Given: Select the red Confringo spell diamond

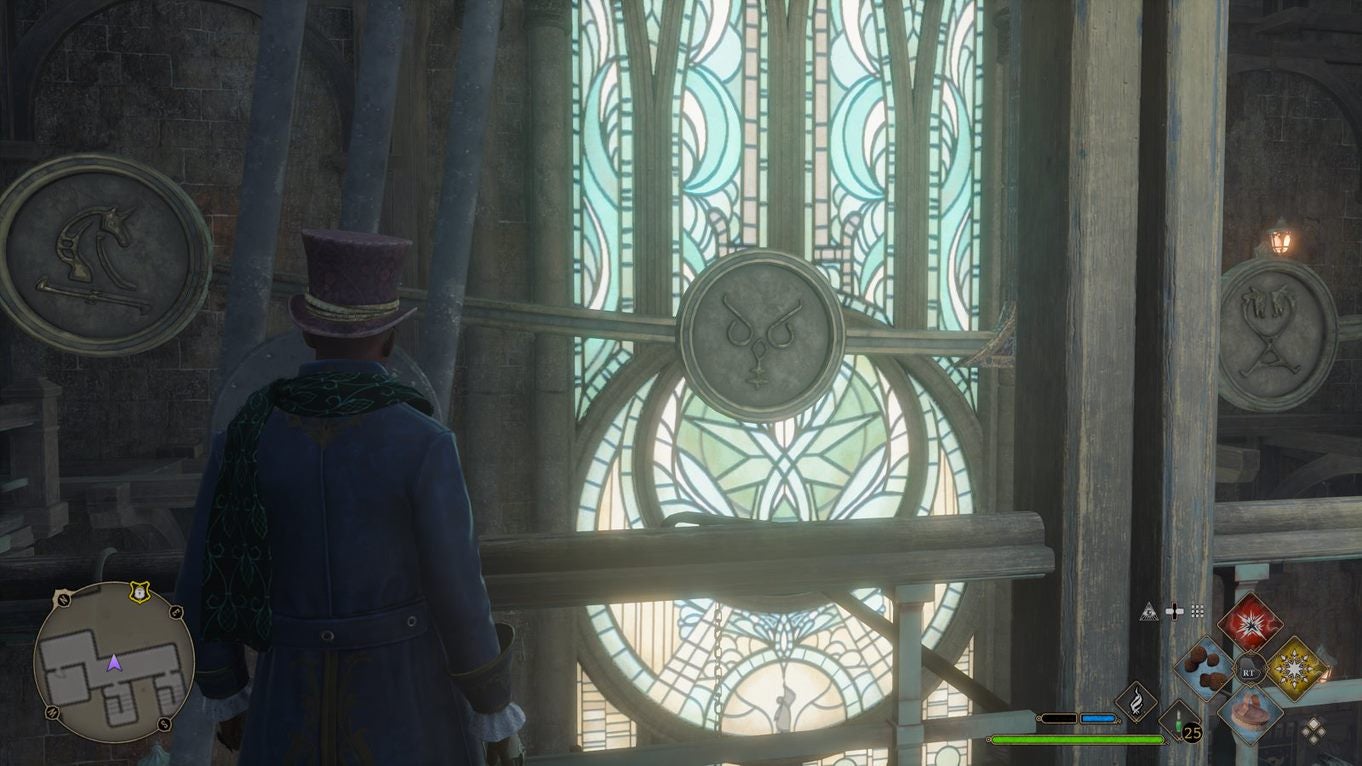Looking at the screenshot, I should (1252, 626).
